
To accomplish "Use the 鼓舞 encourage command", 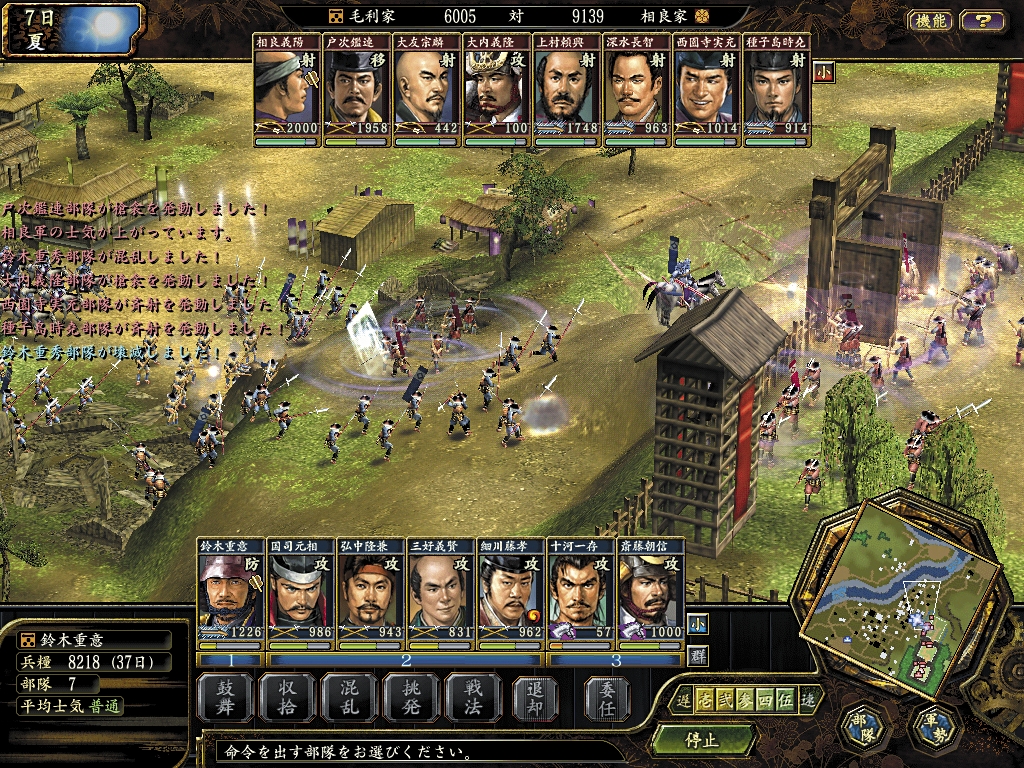I will [x=225, y=698].
